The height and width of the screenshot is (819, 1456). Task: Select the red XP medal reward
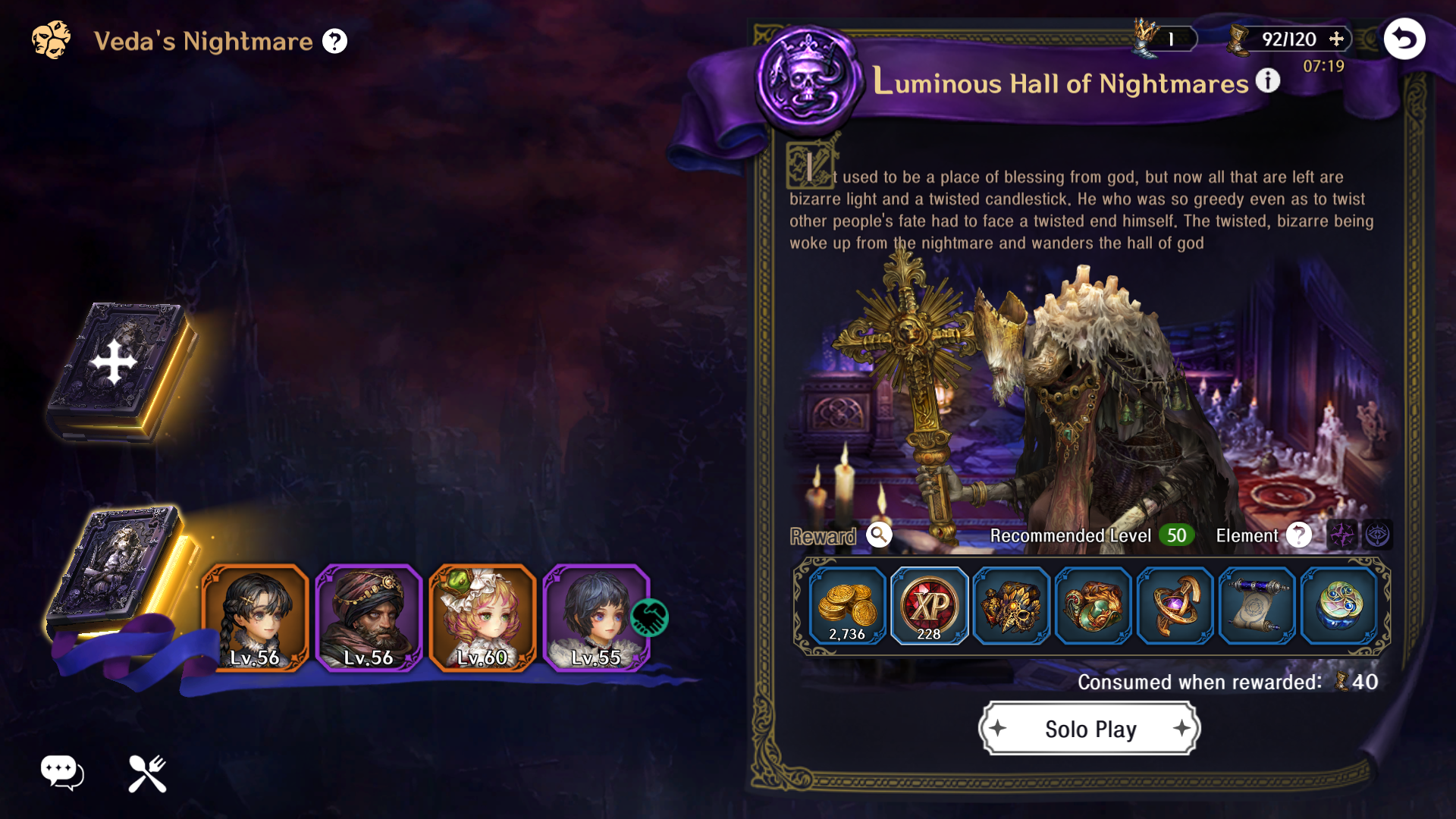(x=930, y=605)
